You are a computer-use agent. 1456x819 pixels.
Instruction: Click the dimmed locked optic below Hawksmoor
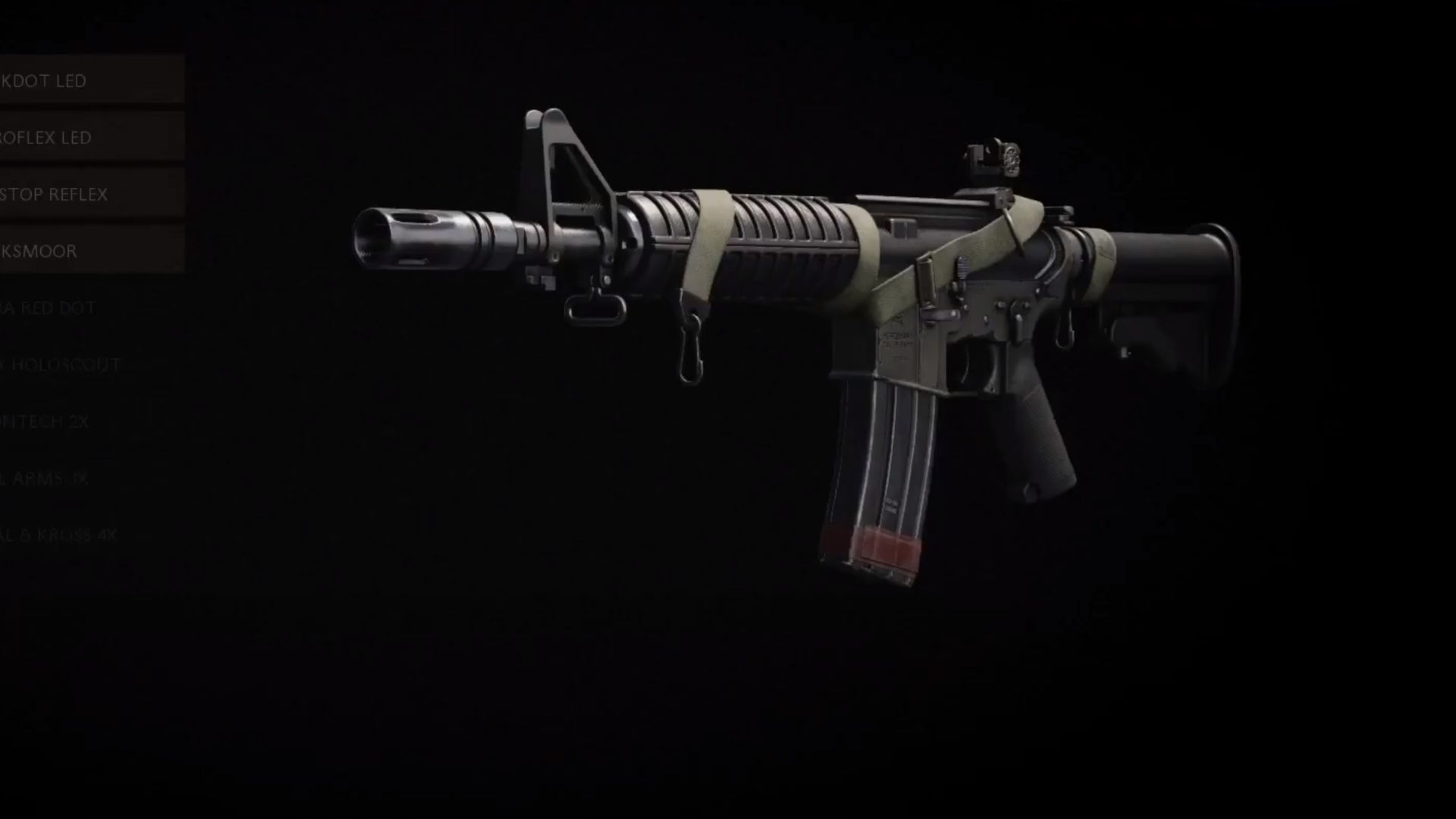(x=76, y=308)
